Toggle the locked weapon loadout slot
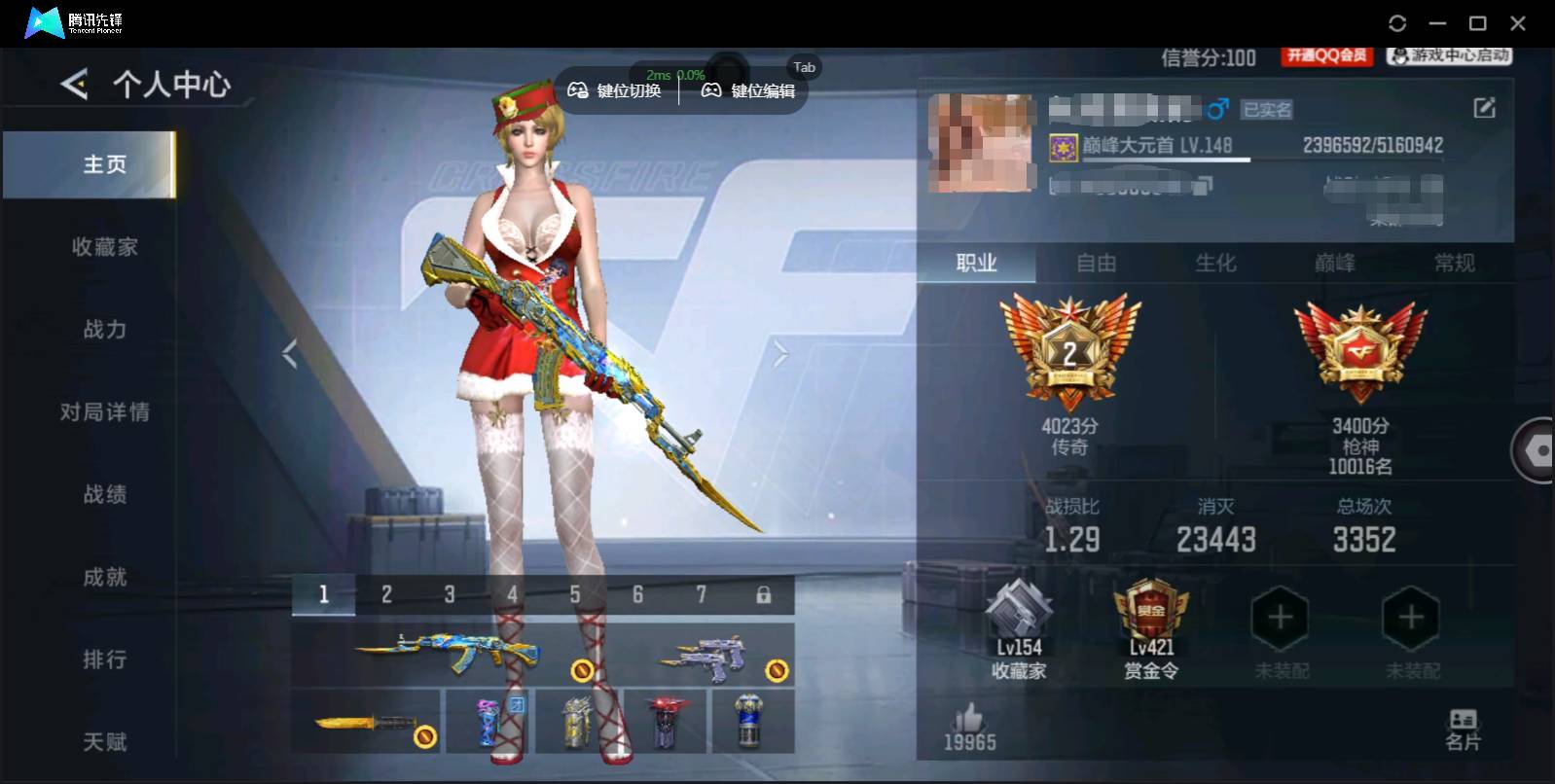Viewport: 1555px width, 784px height. pos(765,593)
